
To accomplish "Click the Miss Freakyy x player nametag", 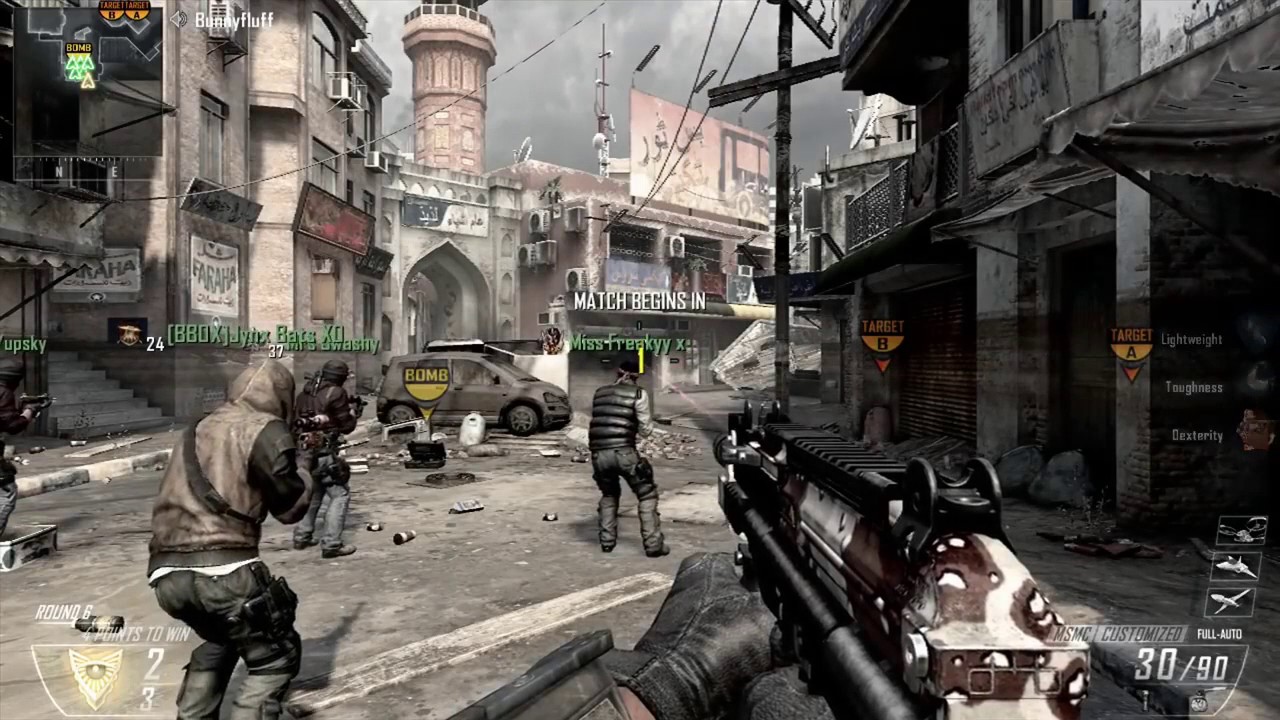I will pyautogui.click(x=627, y=344).
